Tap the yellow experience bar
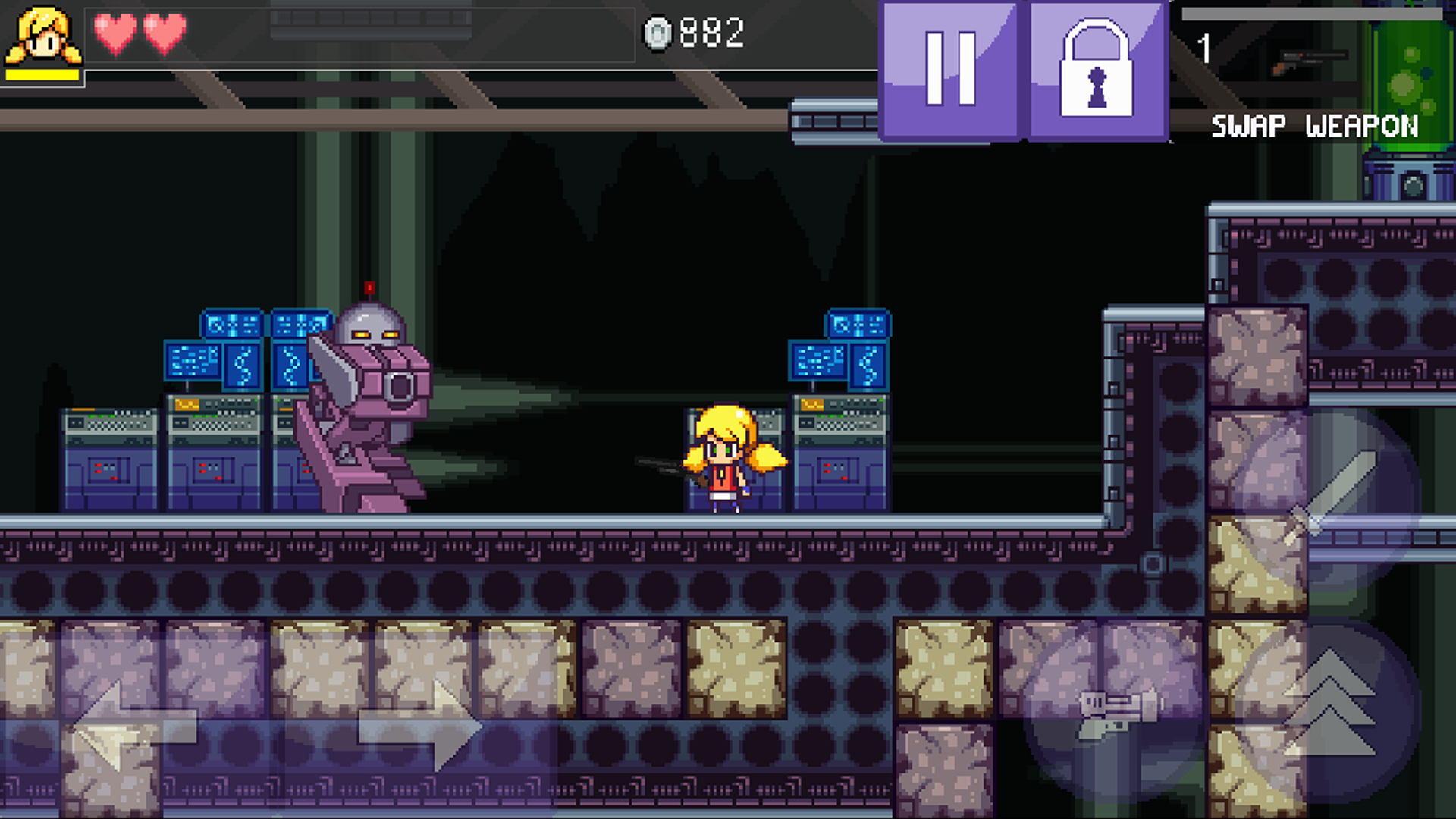The width and height of the screenshot is (1456, 819). click(x=44, y=76)
